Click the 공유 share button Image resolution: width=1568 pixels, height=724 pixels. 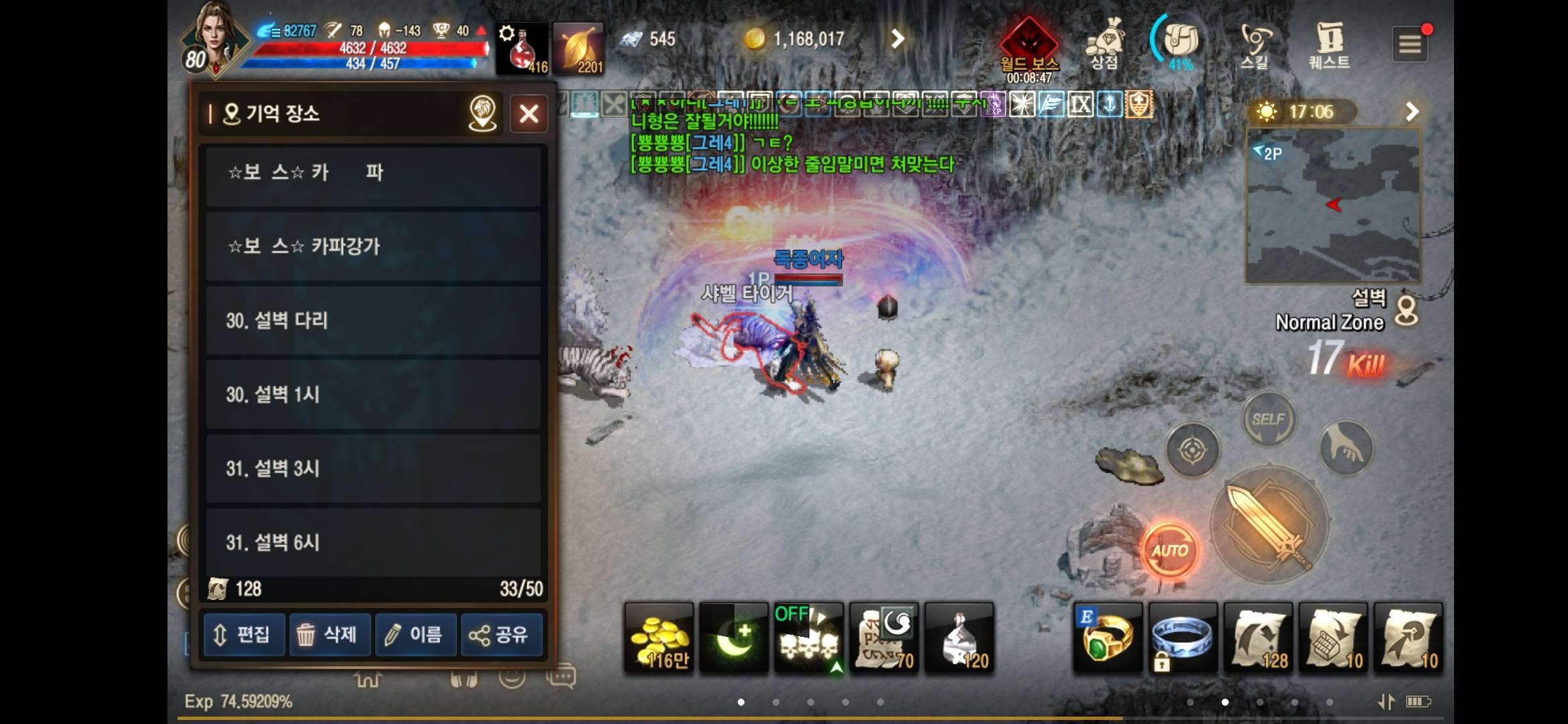click(x=501, y=634)
